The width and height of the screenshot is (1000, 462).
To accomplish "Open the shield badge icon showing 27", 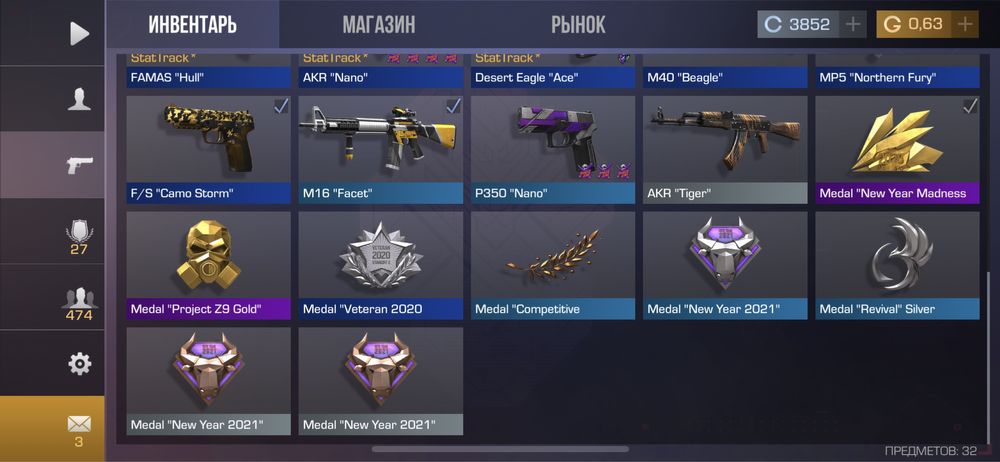I will (x=79, y=235).
